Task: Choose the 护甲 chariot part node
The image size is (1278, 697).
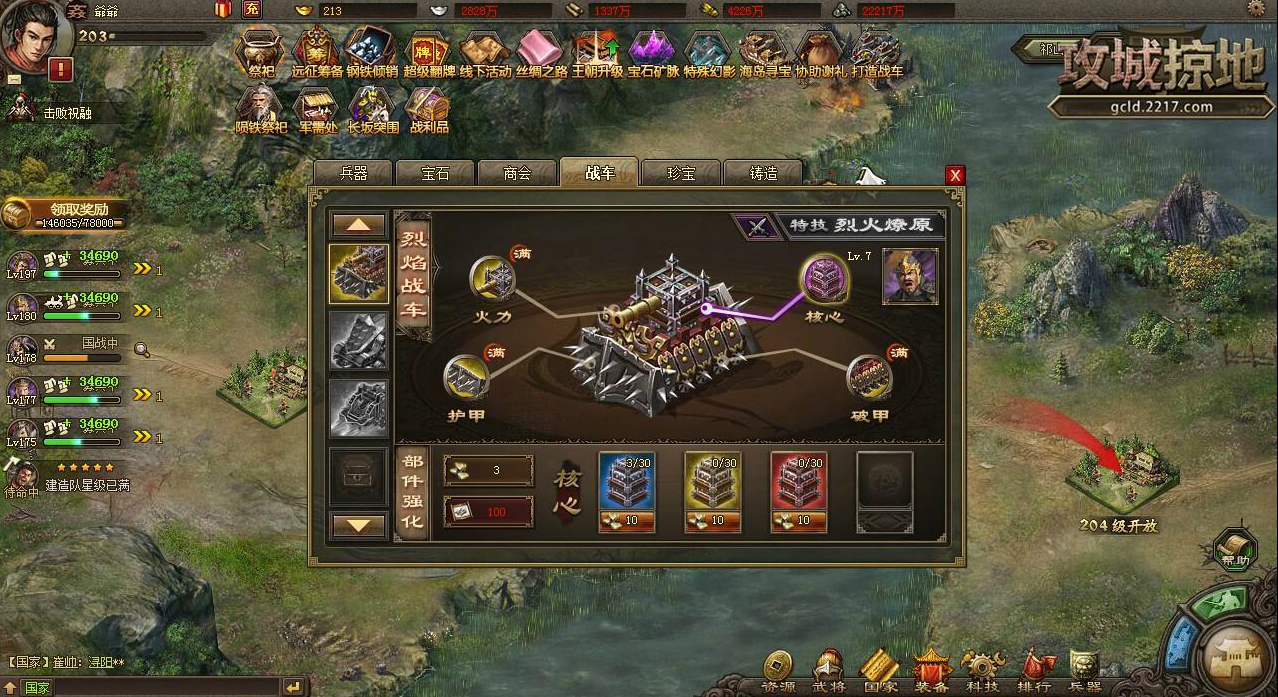Action: pyautogui.click(x=466, y=377)
